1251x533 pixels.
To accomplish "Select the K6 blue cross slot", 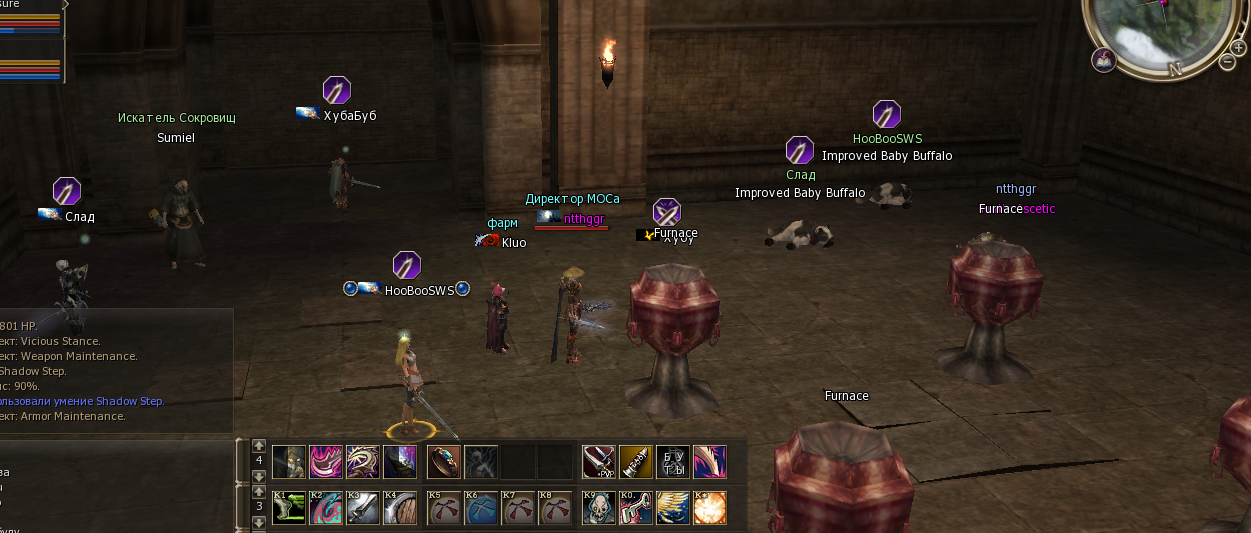I will coord(481,507).
